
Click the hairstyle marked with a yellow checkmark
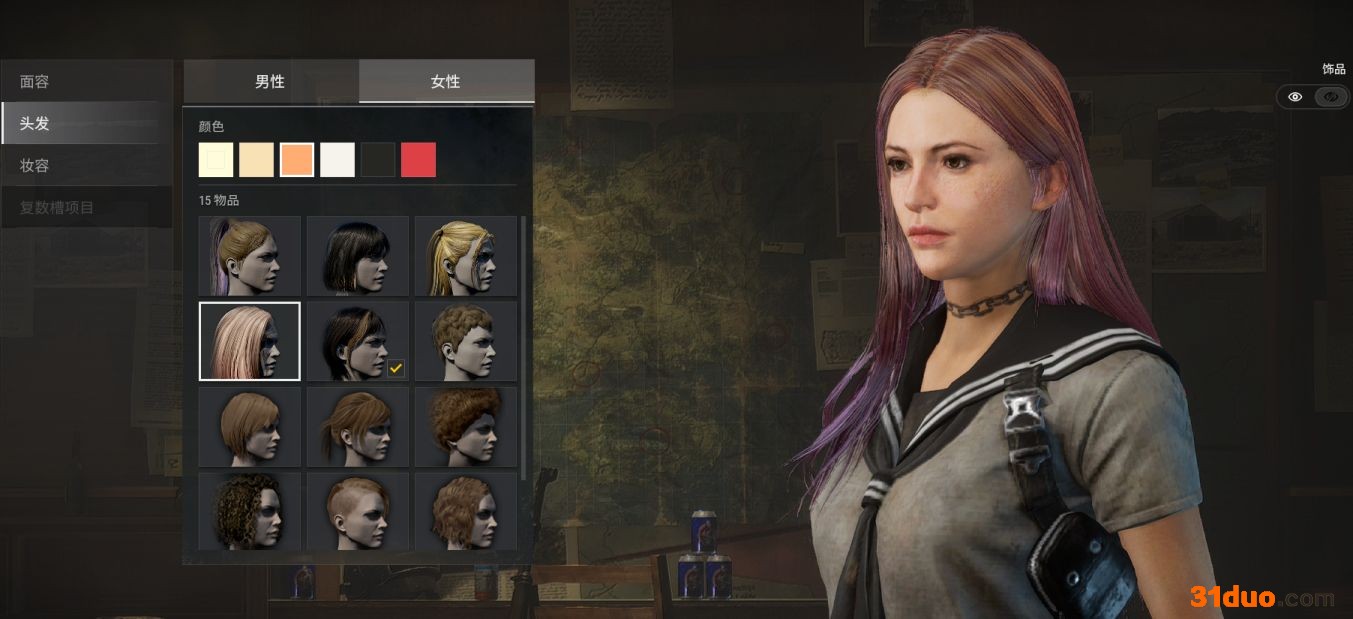[358, 341]
